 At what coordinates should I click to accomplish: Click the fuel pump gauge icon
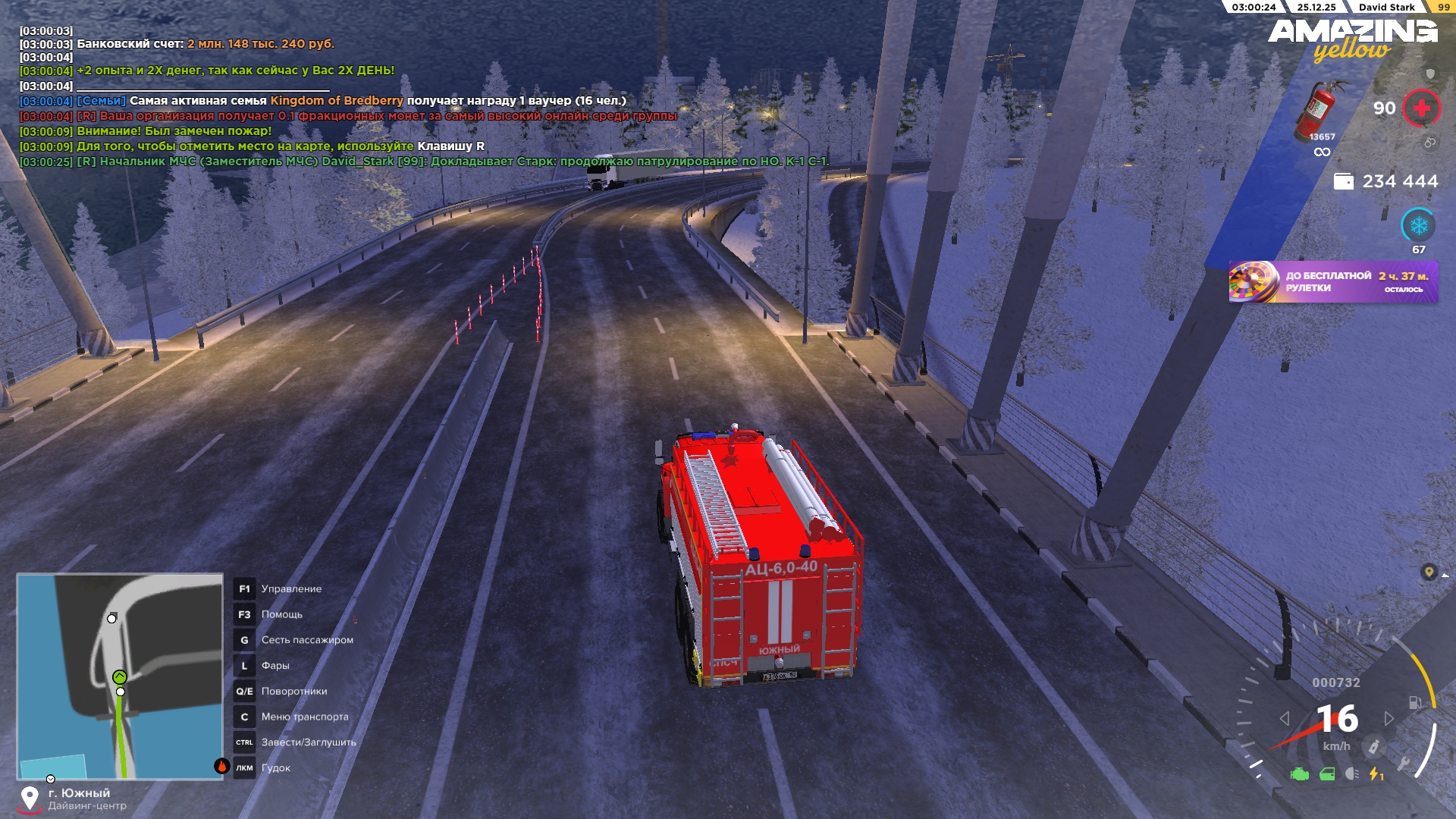pos(1414,703)
